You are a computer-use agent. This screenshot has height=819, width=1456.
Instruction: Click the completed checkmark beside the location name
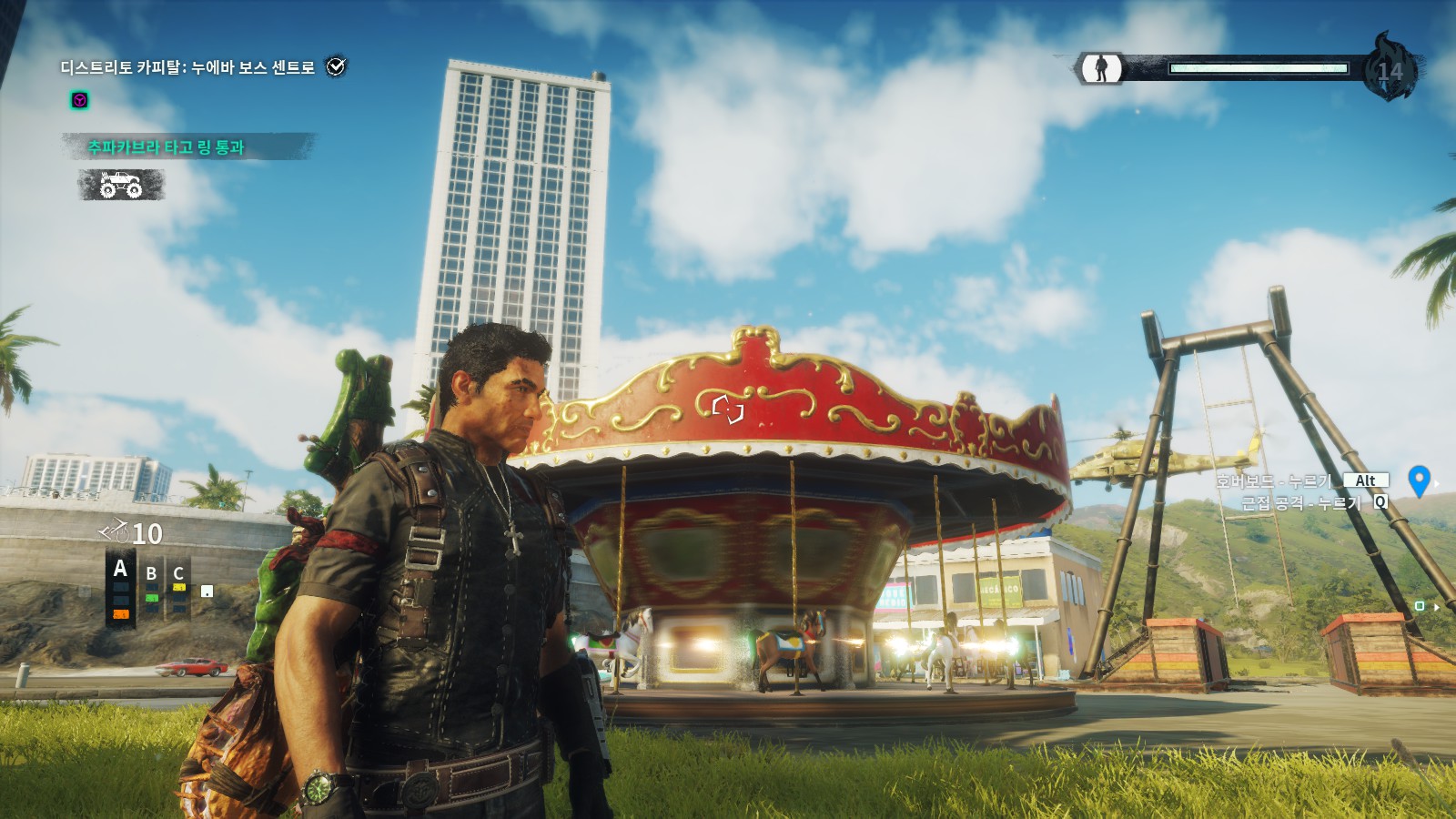click(337, 66)
